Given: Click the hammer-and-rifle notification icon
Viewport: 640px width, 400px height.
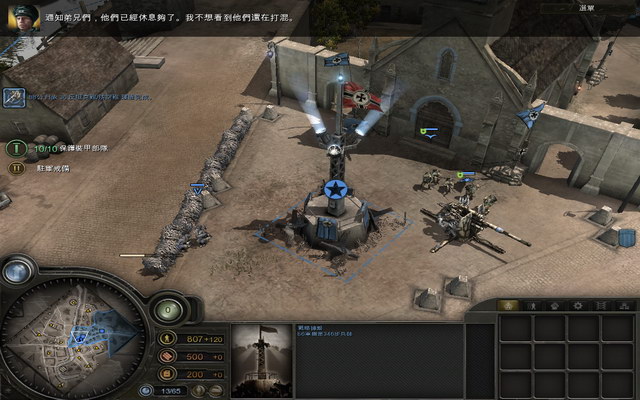Looking at the screenshot, I should click(x=14, y=97).
